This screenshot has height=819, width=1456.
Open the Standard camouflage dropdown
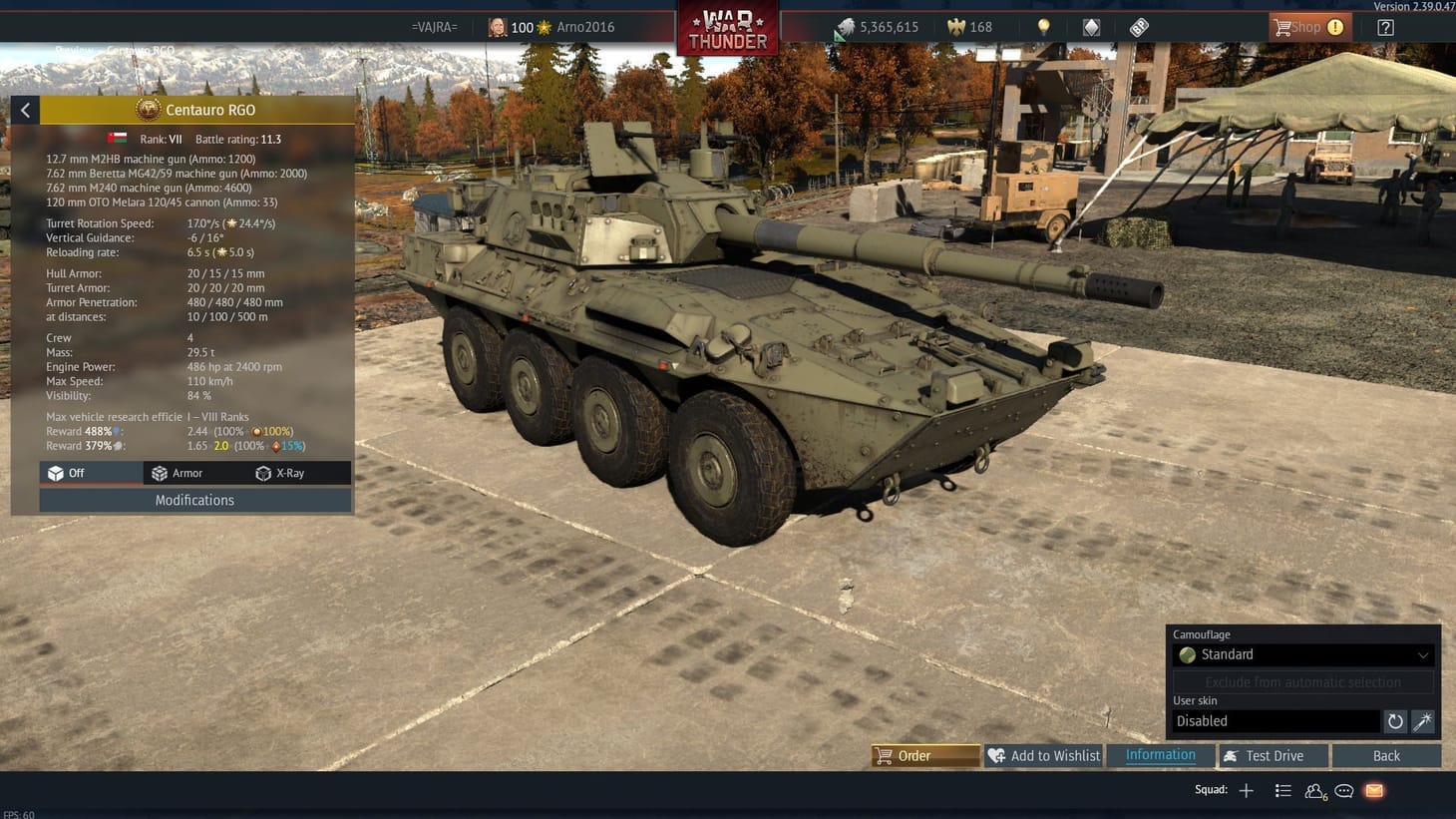tap(1301, 654)
